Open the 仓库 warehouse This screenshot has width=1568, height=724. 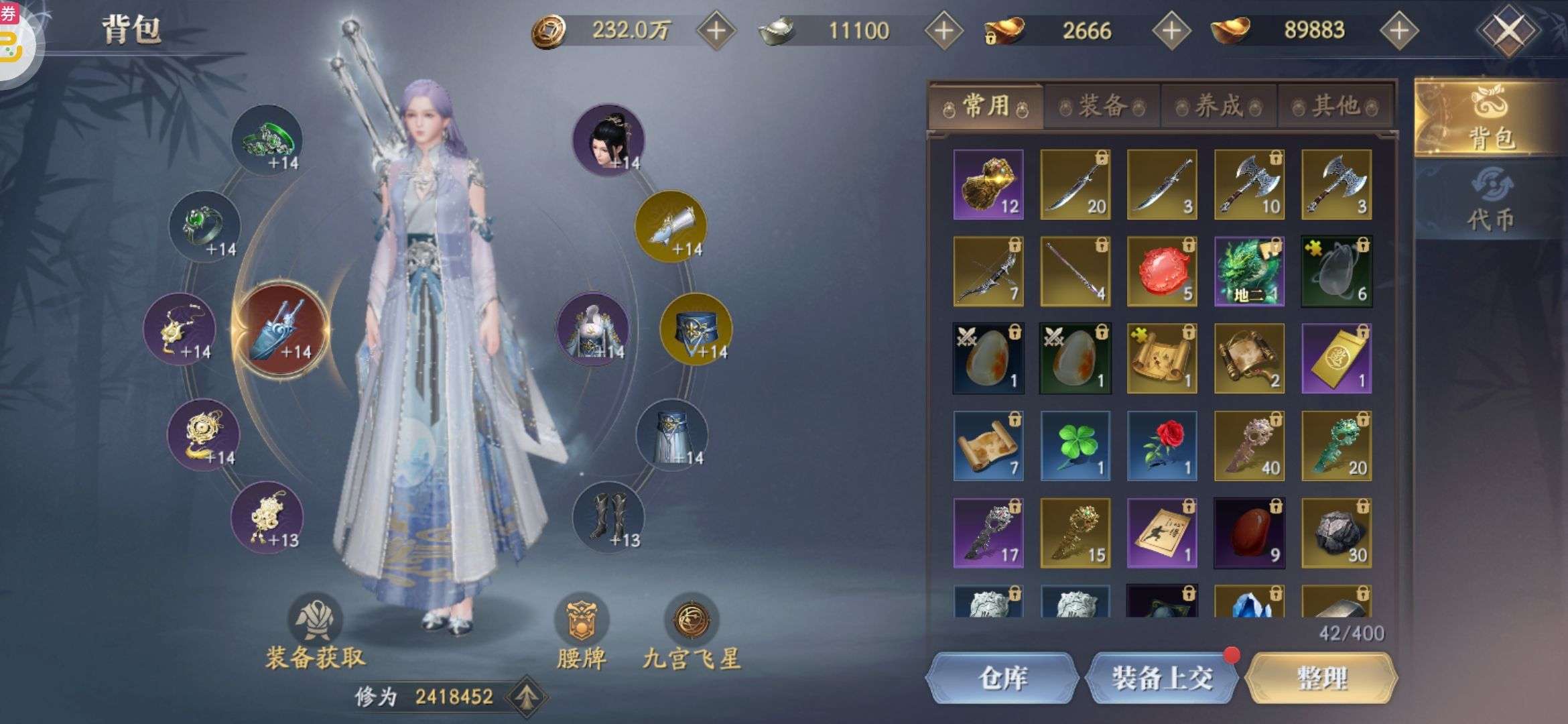[1002, 678]
